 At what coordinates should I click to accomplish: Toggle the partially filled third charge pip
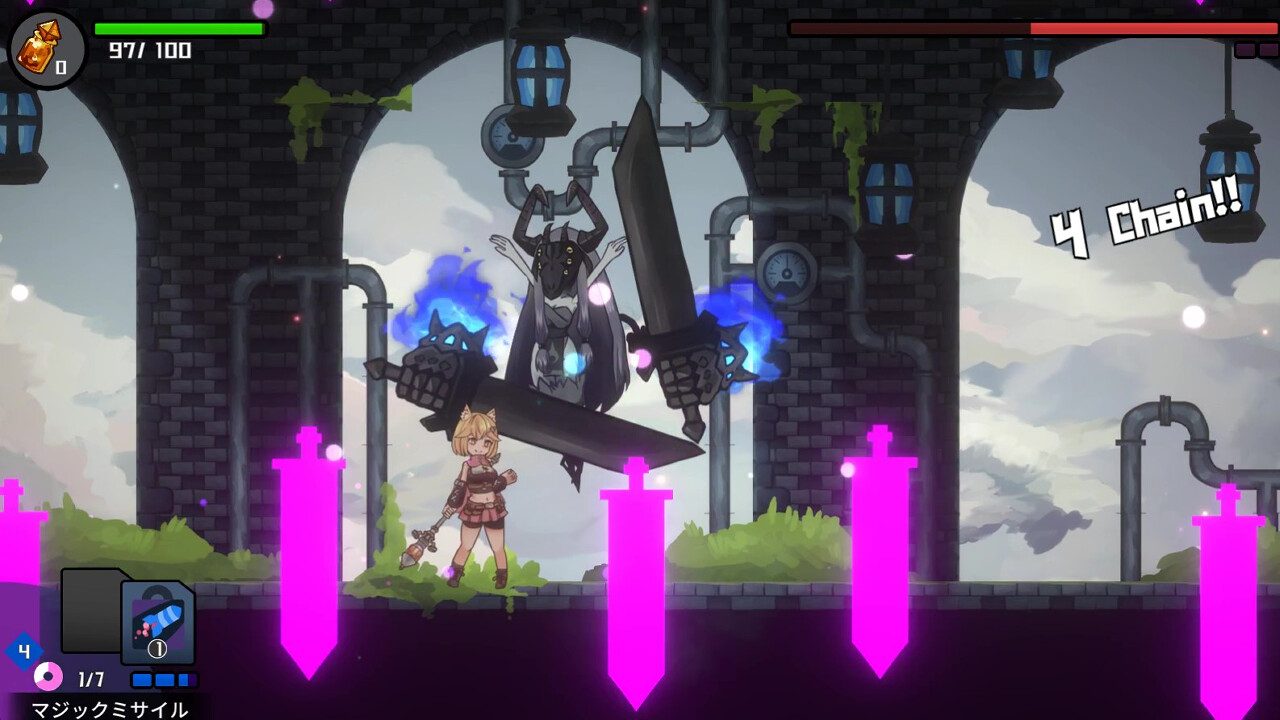coord(187,679)
